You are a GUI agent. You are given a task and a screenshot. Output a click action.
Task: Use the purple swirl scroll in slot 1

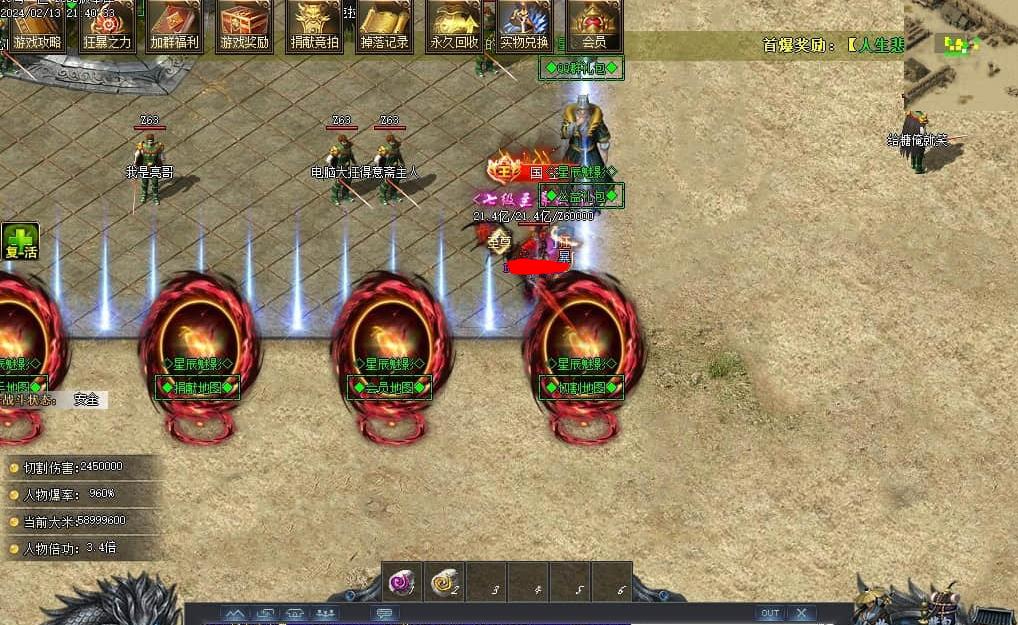click(403, 582)
